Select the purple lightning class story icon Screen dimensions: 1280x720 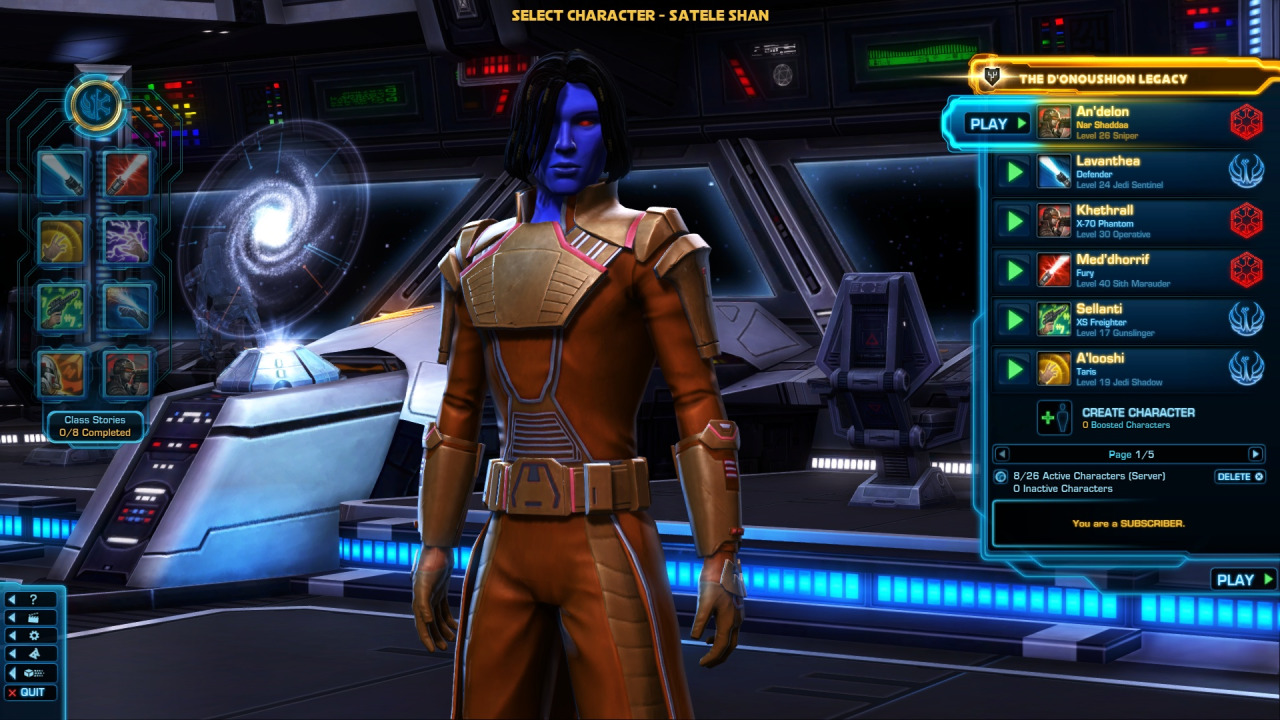click(x=127, y=241)
